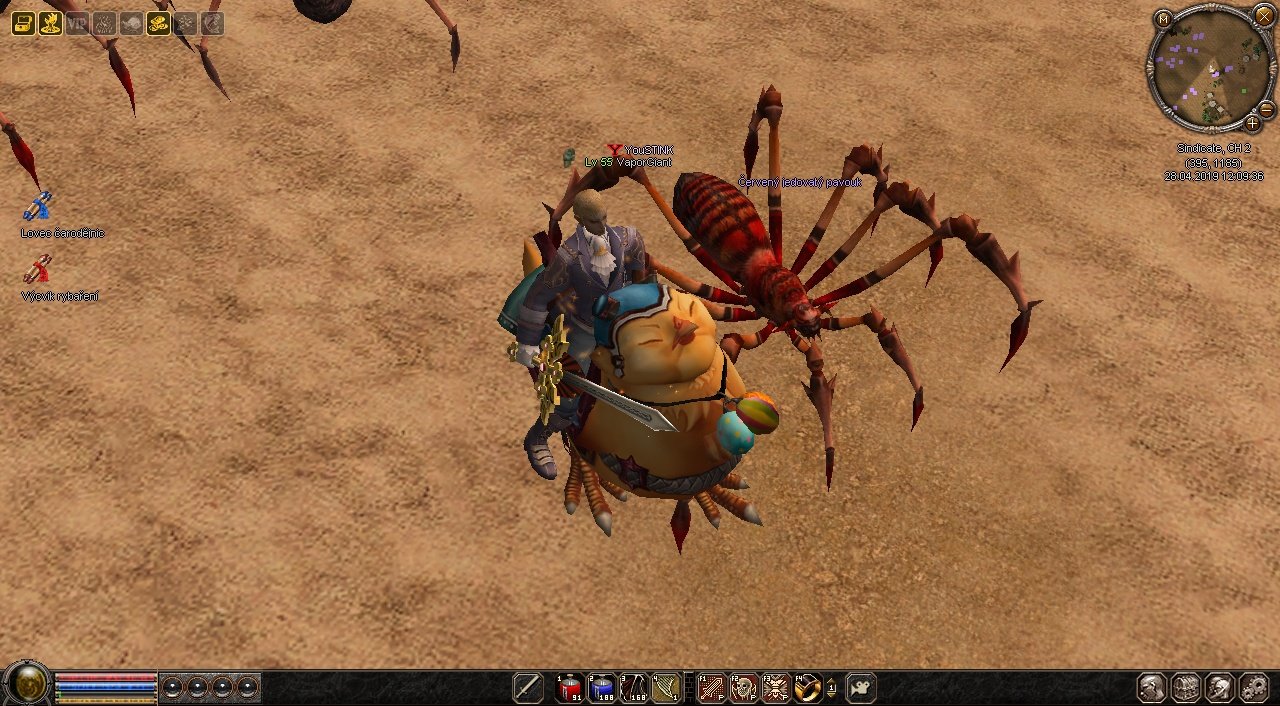Use the blue mana potion in slot 2
The width and height of the screenshot is (1280, 706).
click(602, 688)
